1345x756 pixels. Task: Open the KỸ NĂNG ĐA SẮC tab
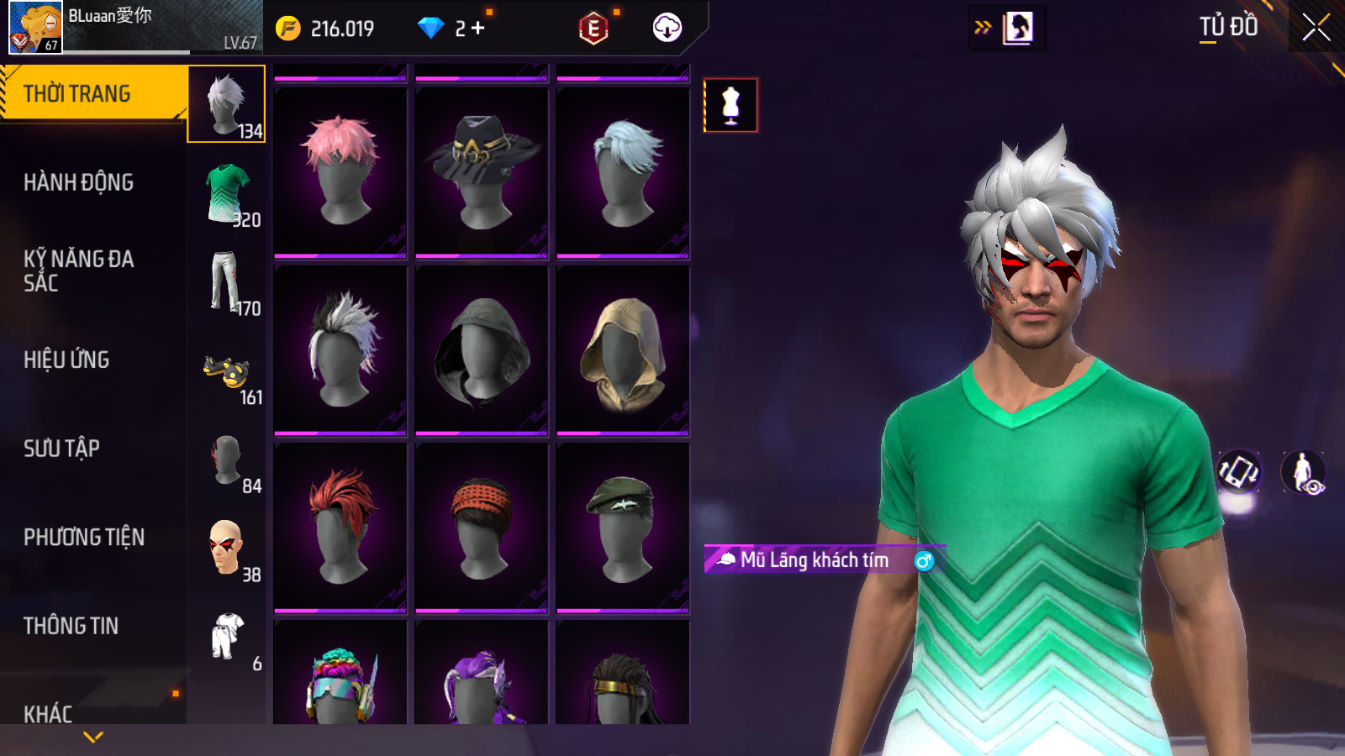pyautogui.click(x=79, y=271)
